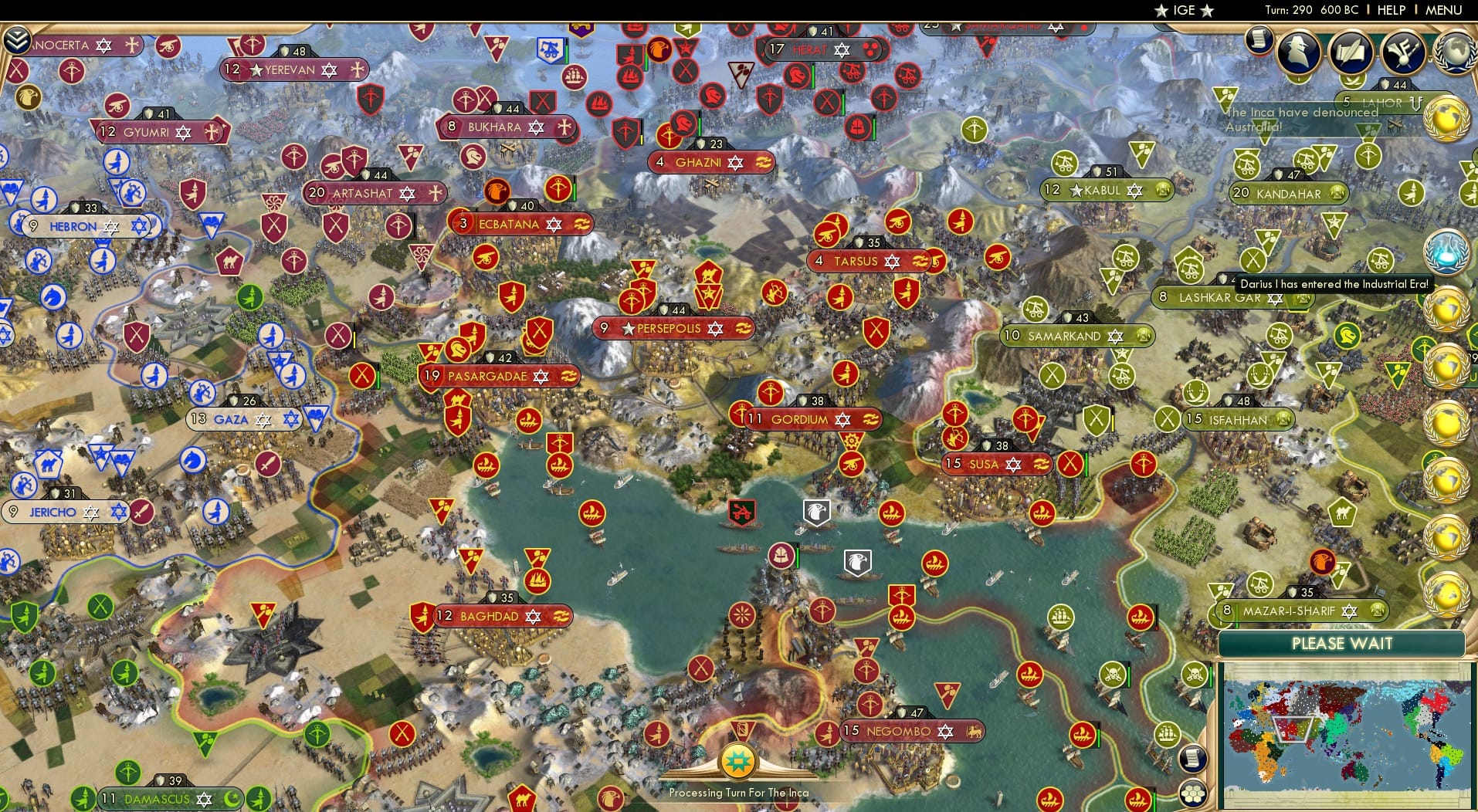Screen dimensions: 1478x812
Task: Select the Persepolis city banner
Action: point(672,328)
